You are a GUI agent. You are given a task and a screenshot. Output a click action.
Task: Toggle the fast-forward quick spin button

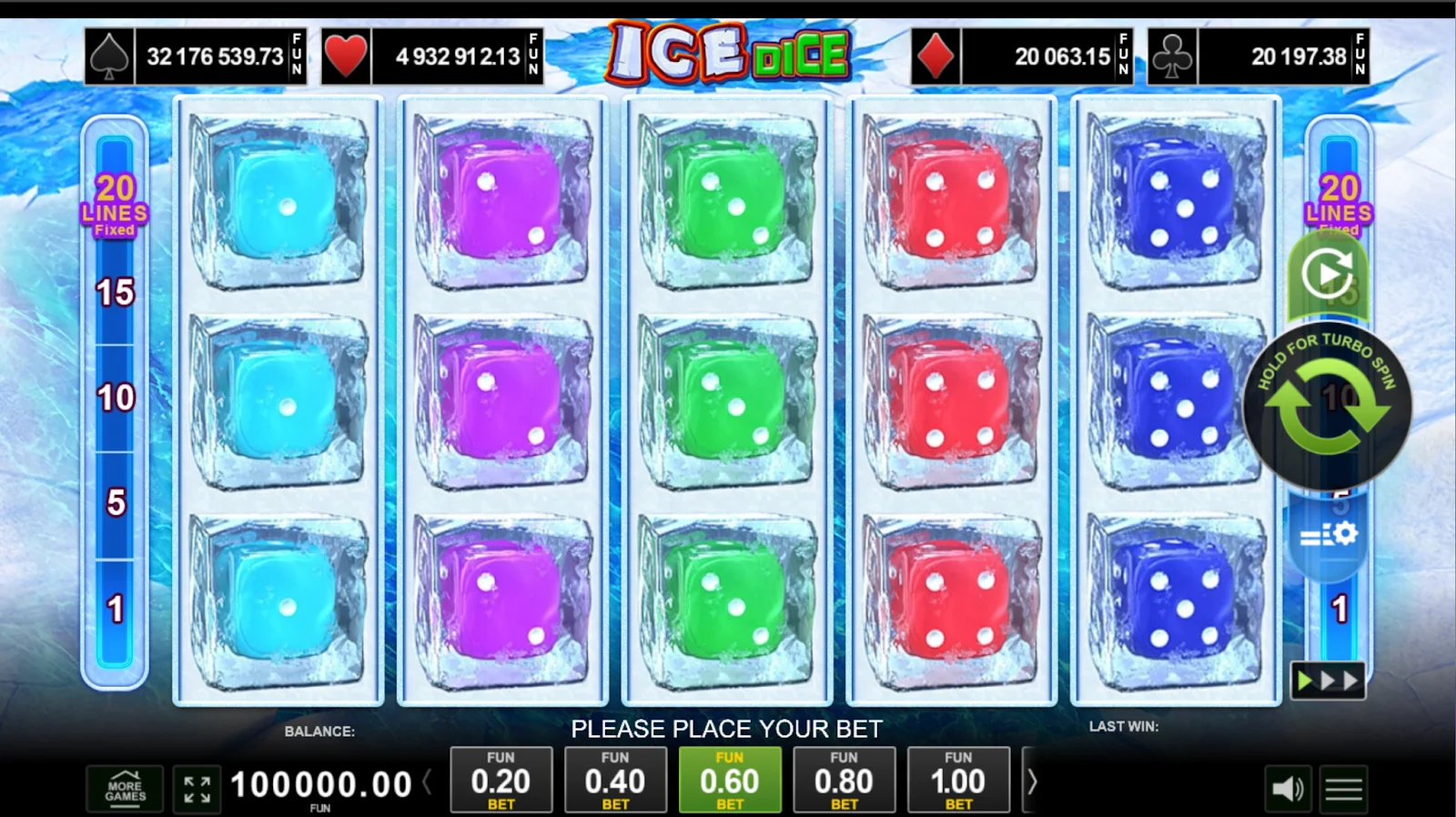pyautogui.click(x=1328, y=681)
